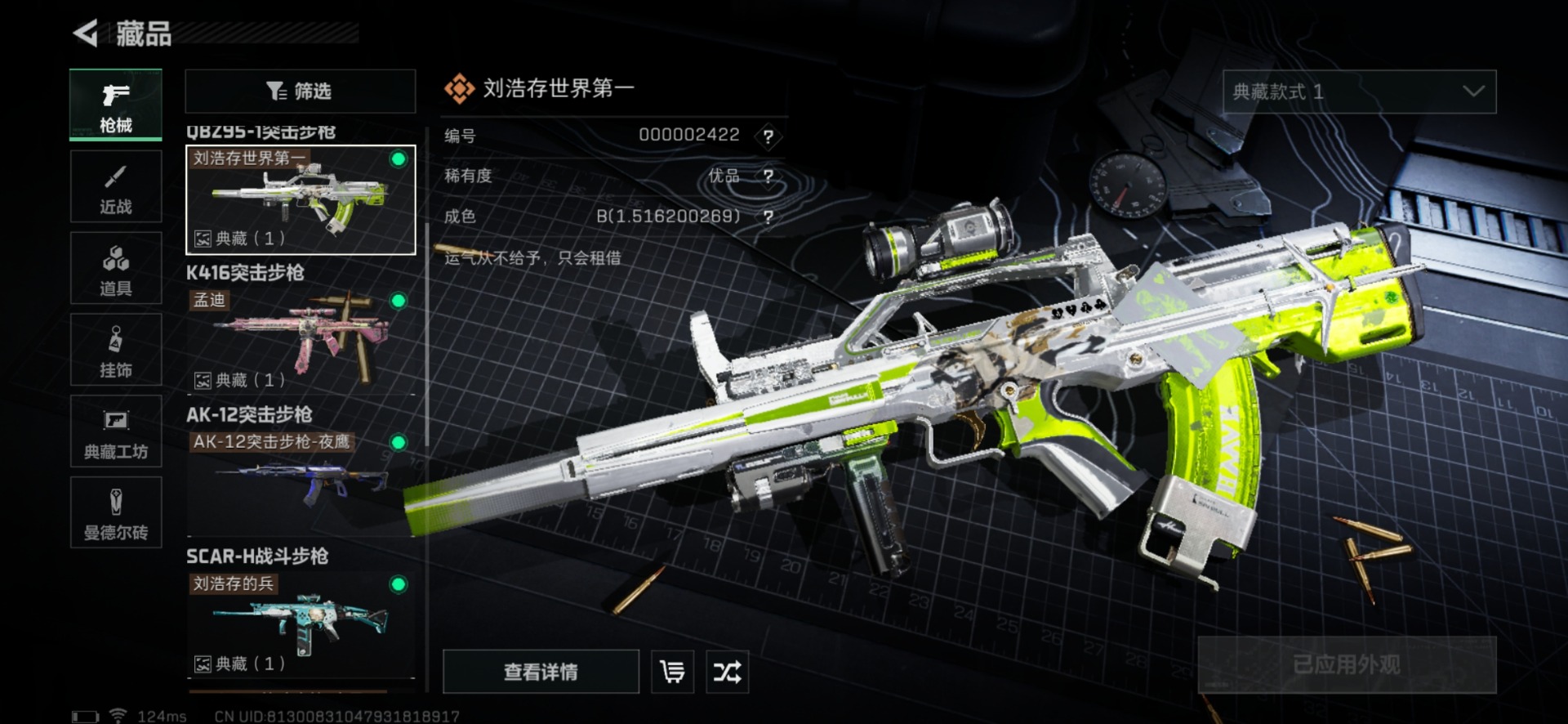1568x724 pixels.
Task: Open the 筛选 filter options
Action: (x=300, y=91)
